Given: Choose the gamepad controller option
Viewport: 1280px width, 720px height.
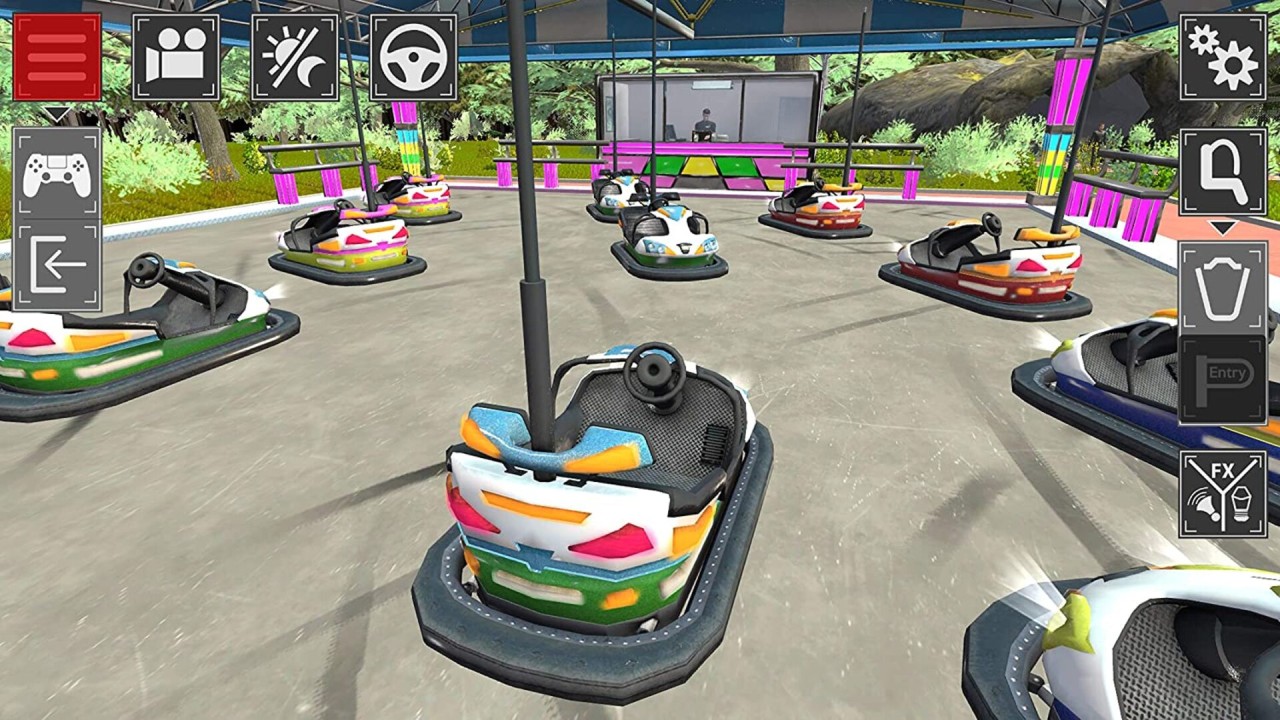Looking at the screenshot, I should coord(57,173).
